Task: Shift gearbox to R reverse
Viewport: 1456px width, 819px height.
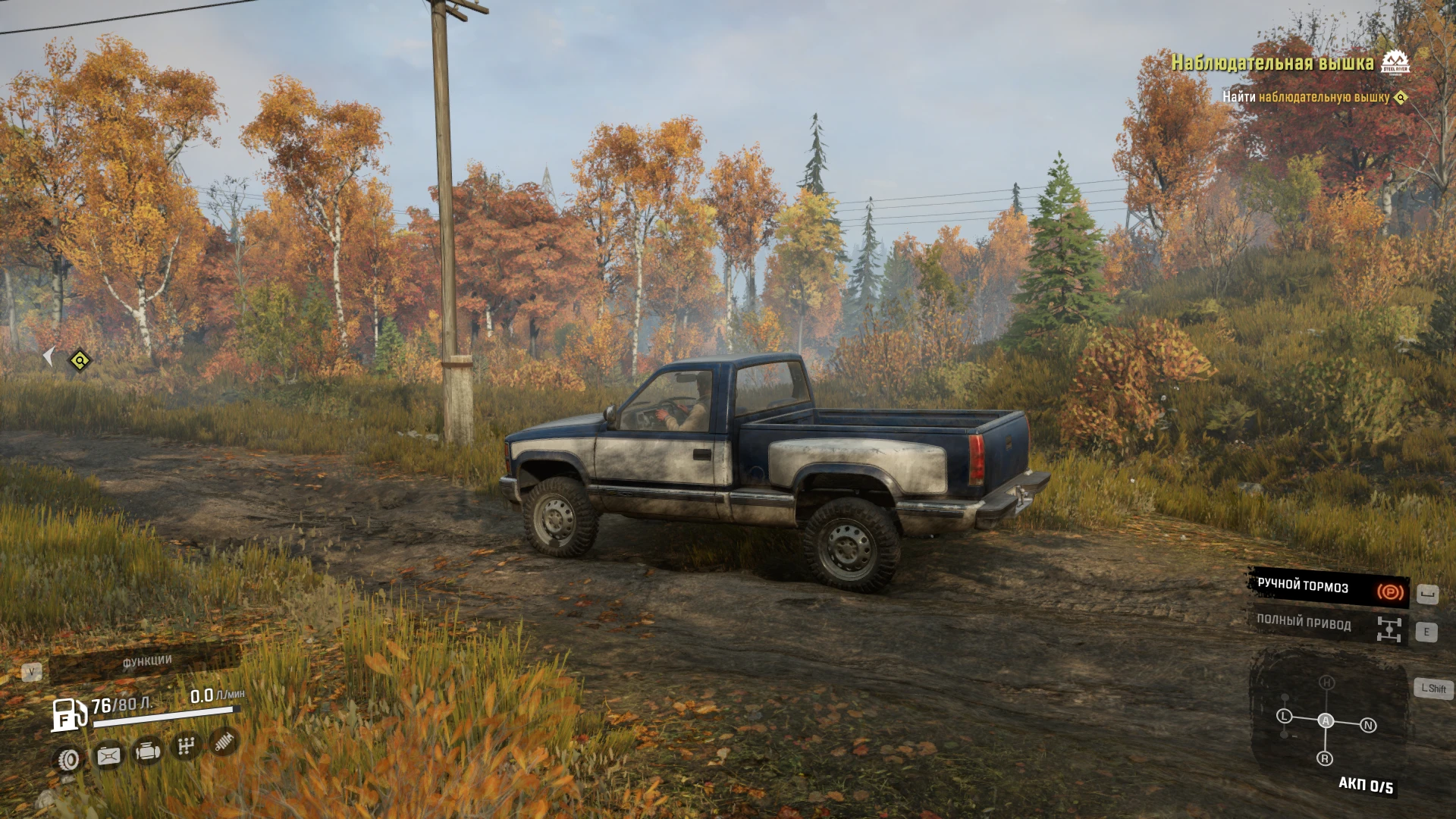Action: click(1325, 758)
